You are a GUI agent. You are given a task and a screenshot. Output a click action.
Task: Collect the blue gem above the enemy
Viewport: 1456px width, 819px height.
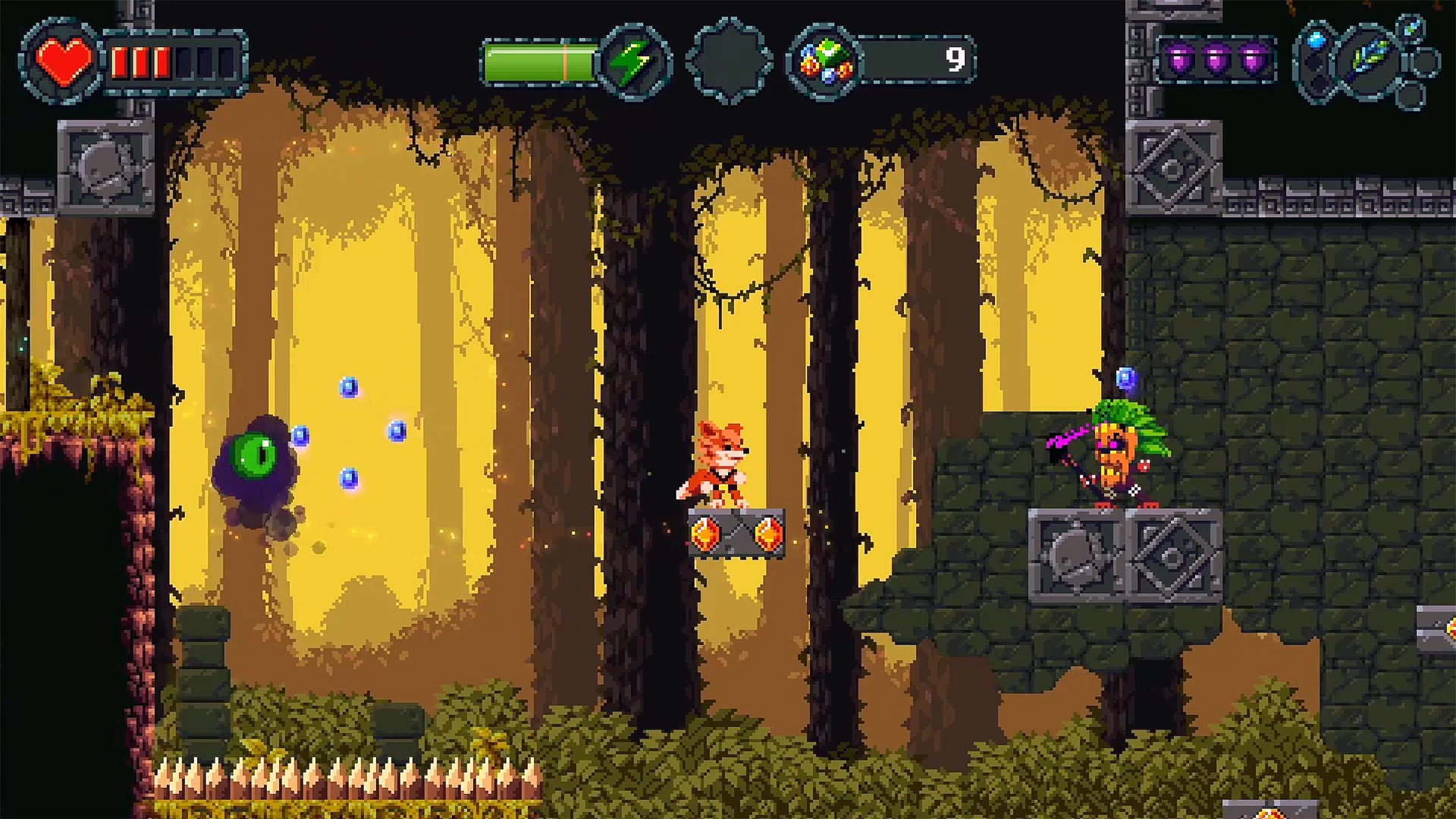pos(1126,375)
